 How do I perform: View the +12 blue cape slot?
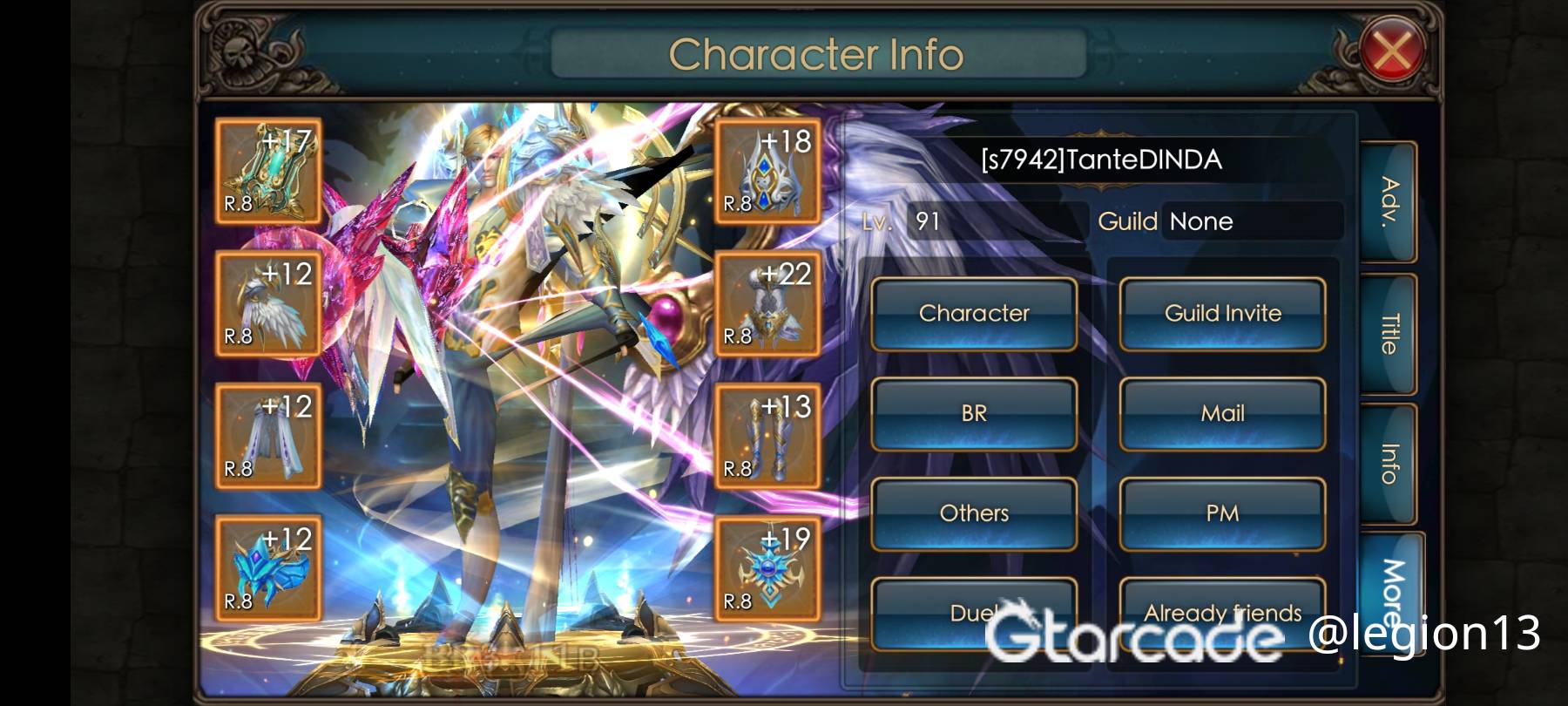(x=268, y=436)
